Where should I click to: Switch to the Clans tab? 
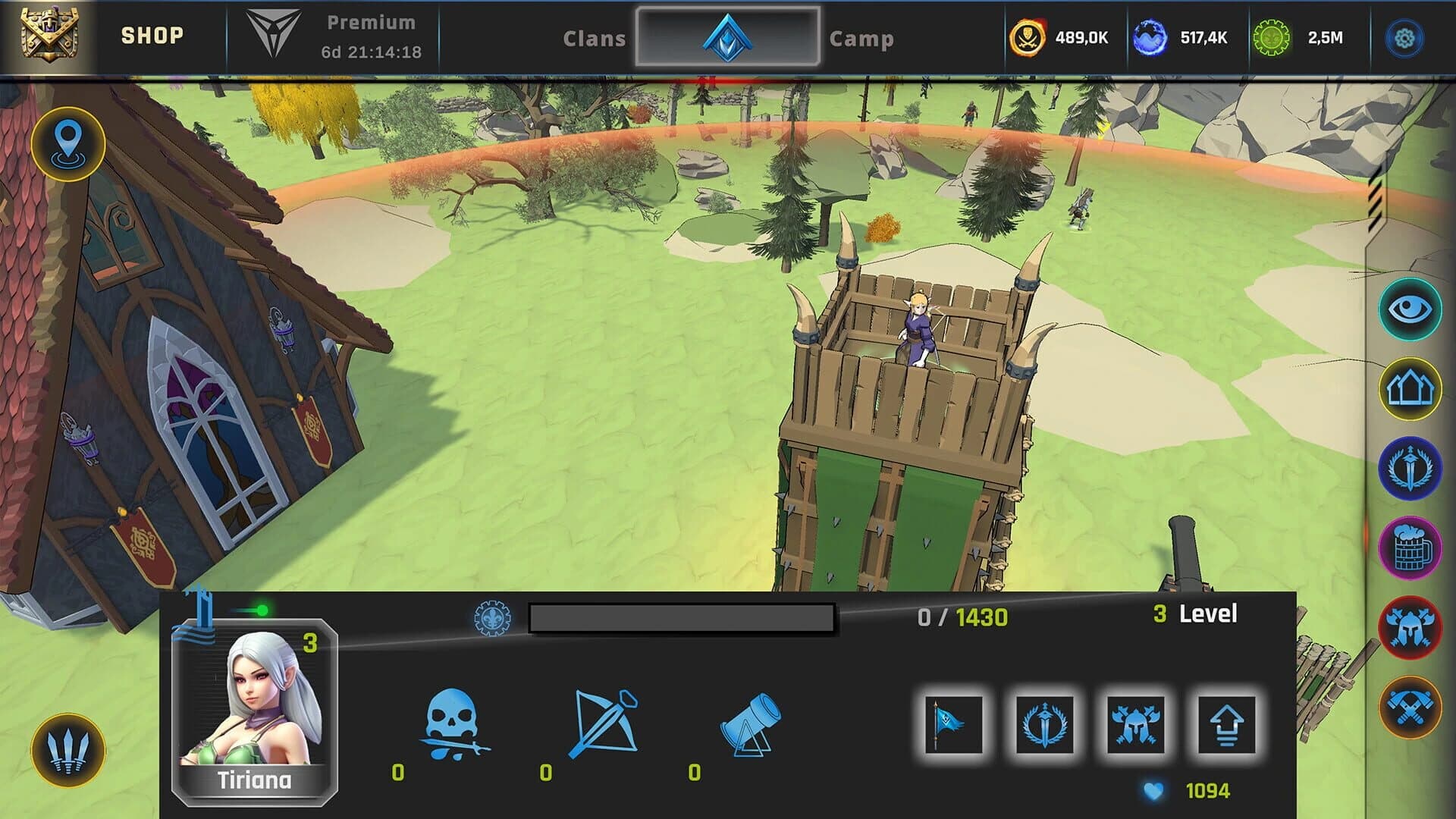pyautogui.click(x=595, y=39)
